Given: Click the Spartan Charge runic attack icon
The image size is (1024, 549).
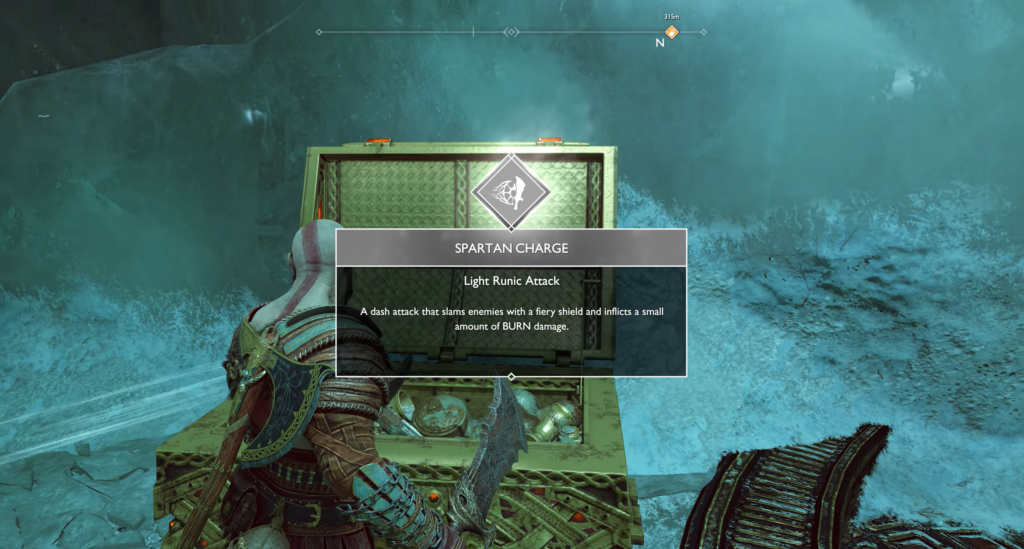Looking at the screenshot, I should click(x=511, y=191).
